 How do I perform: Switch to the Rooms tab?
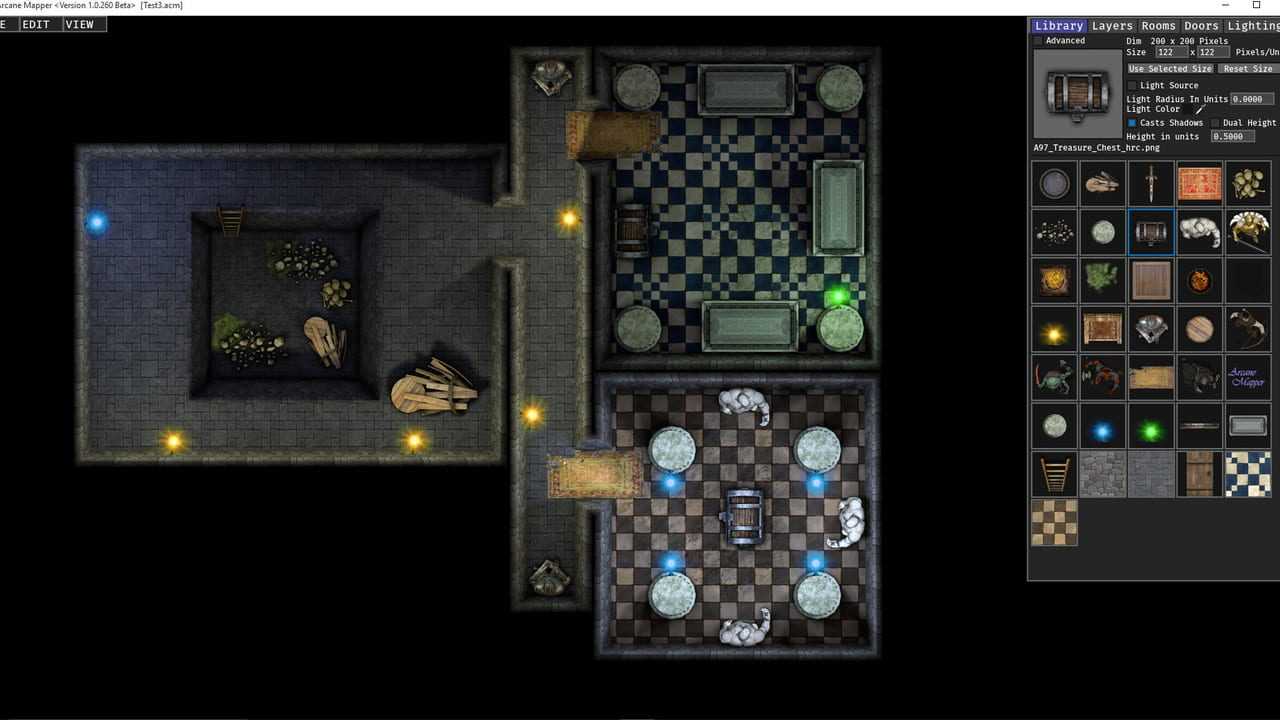1158,26
